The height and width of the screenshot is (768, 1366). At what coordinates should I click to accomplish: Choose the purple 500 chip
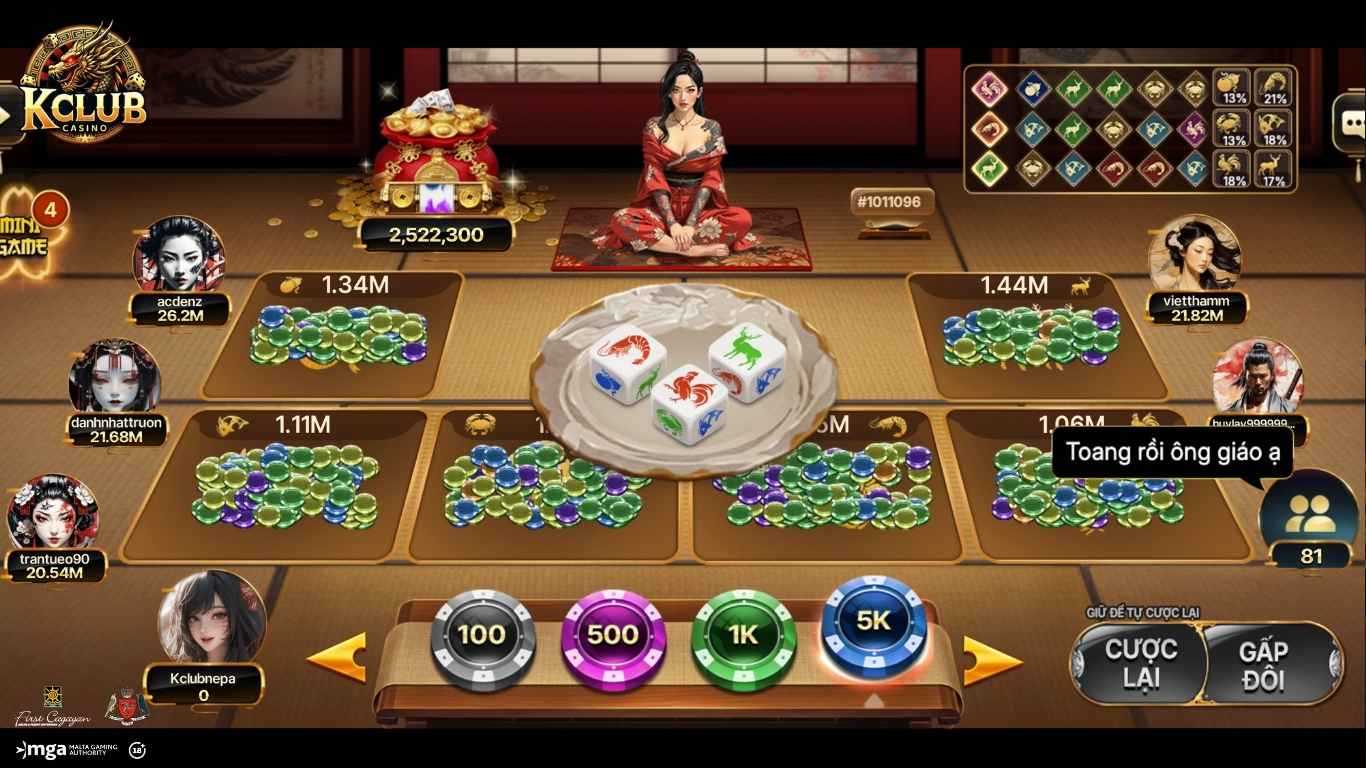click(x=612, y=636)
